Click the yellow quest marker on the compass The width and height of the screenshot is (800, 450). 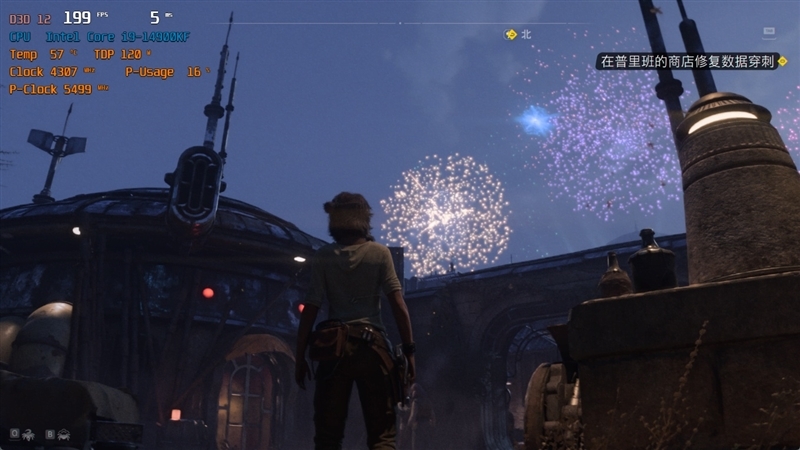[x=511, y=34]
